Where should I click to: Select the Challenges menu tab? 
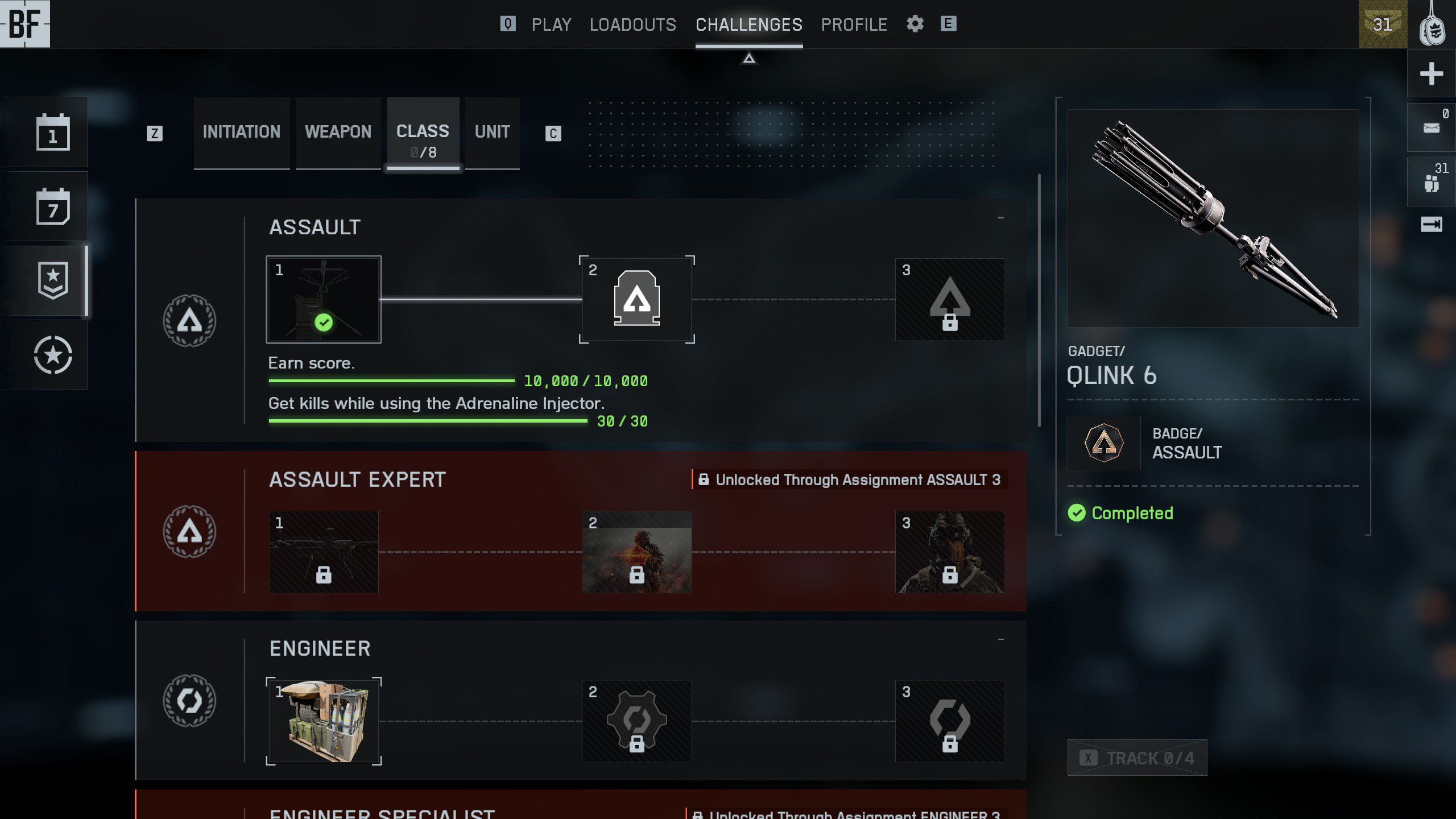[748, 24]
